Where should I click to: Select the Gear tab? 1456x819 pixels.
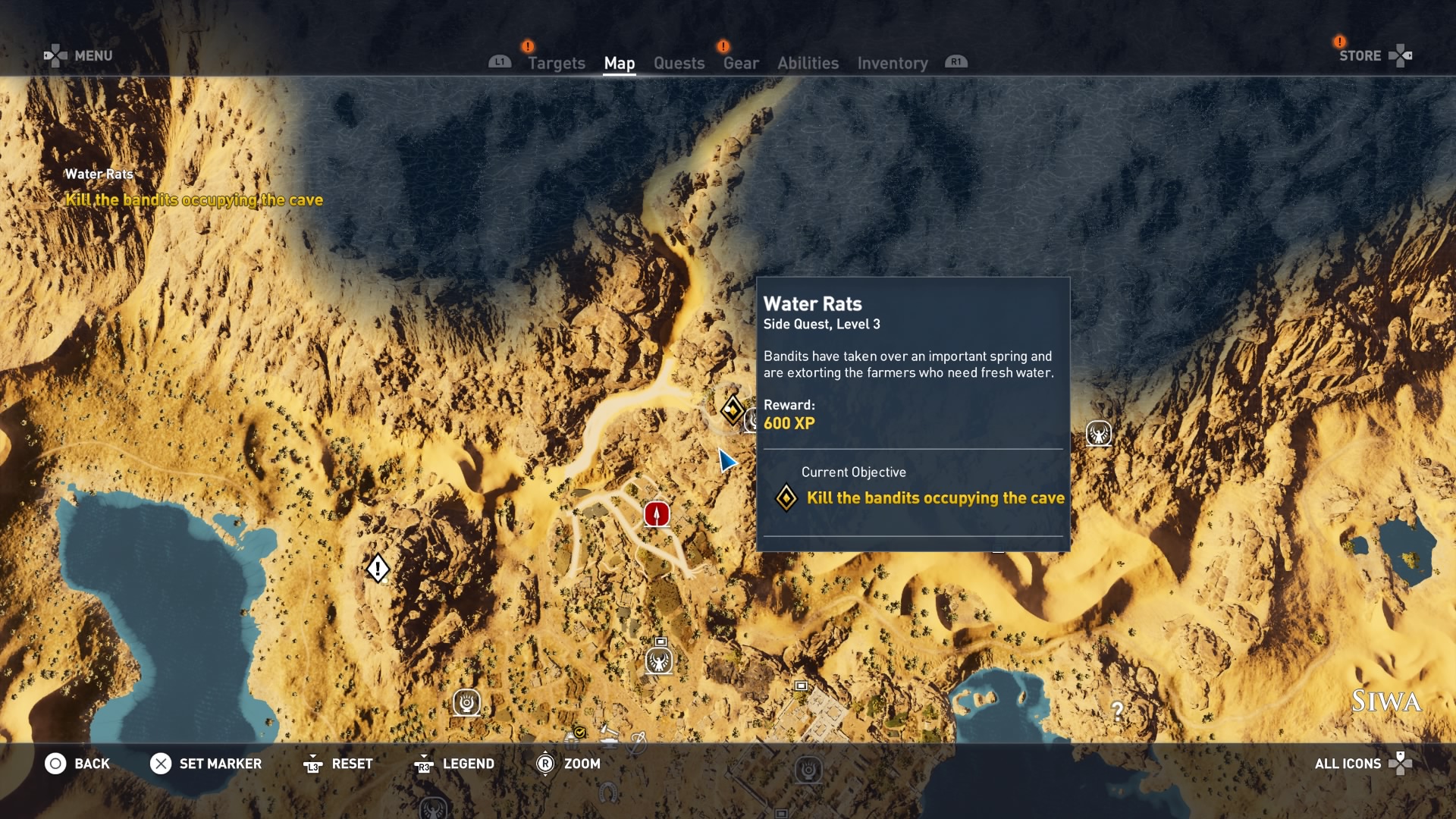click(740, 63)
